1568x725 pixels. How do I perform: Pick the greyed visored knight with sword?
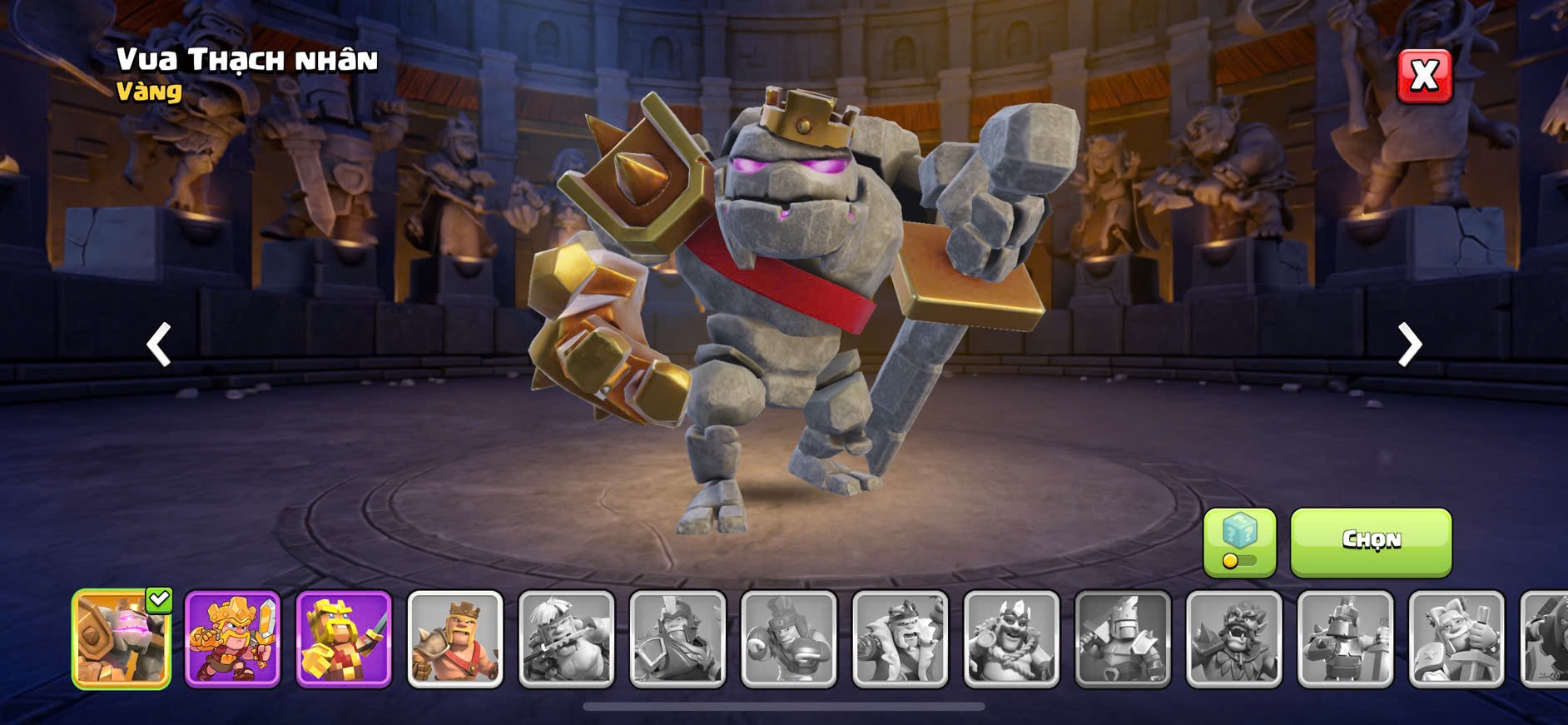pos(1123,639)
